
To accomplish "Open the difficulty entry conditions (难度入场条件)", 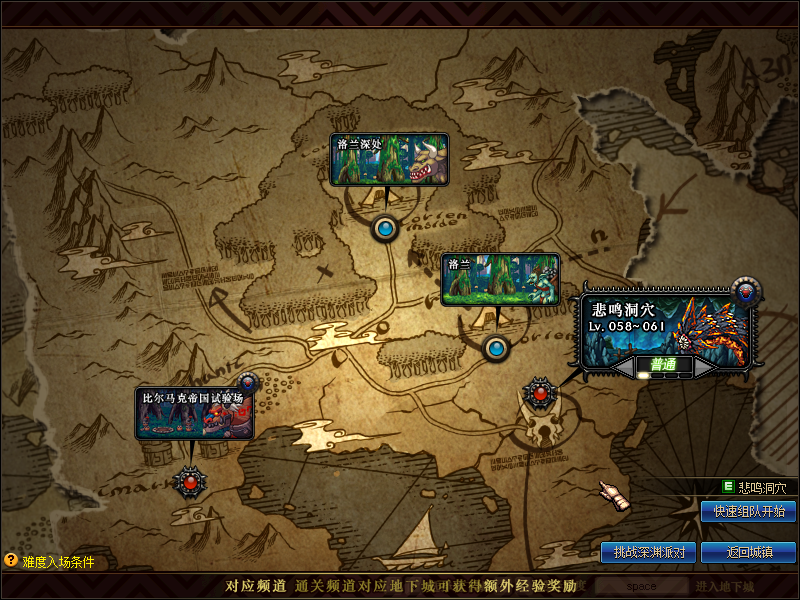I will click(x=50, y=562).
